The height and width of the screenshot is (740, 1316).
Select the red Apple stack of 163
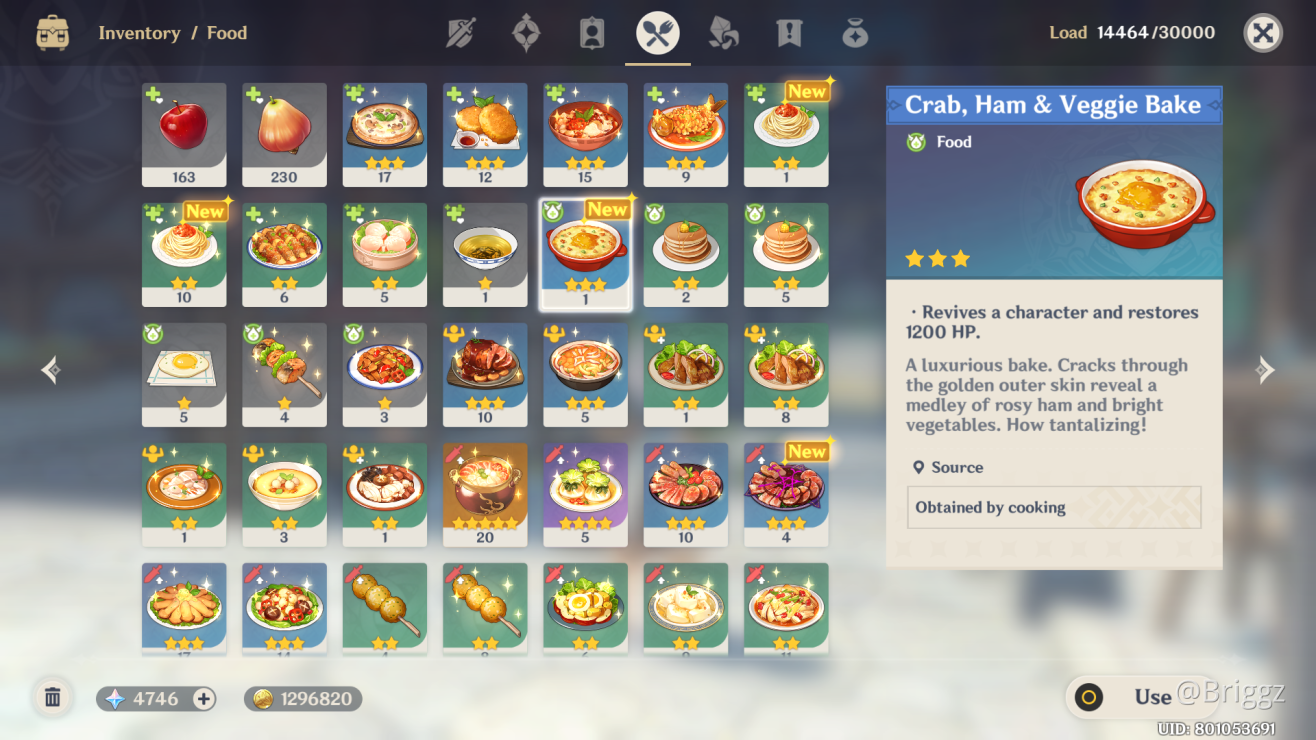pyautogui.click(x=184, y=134)
